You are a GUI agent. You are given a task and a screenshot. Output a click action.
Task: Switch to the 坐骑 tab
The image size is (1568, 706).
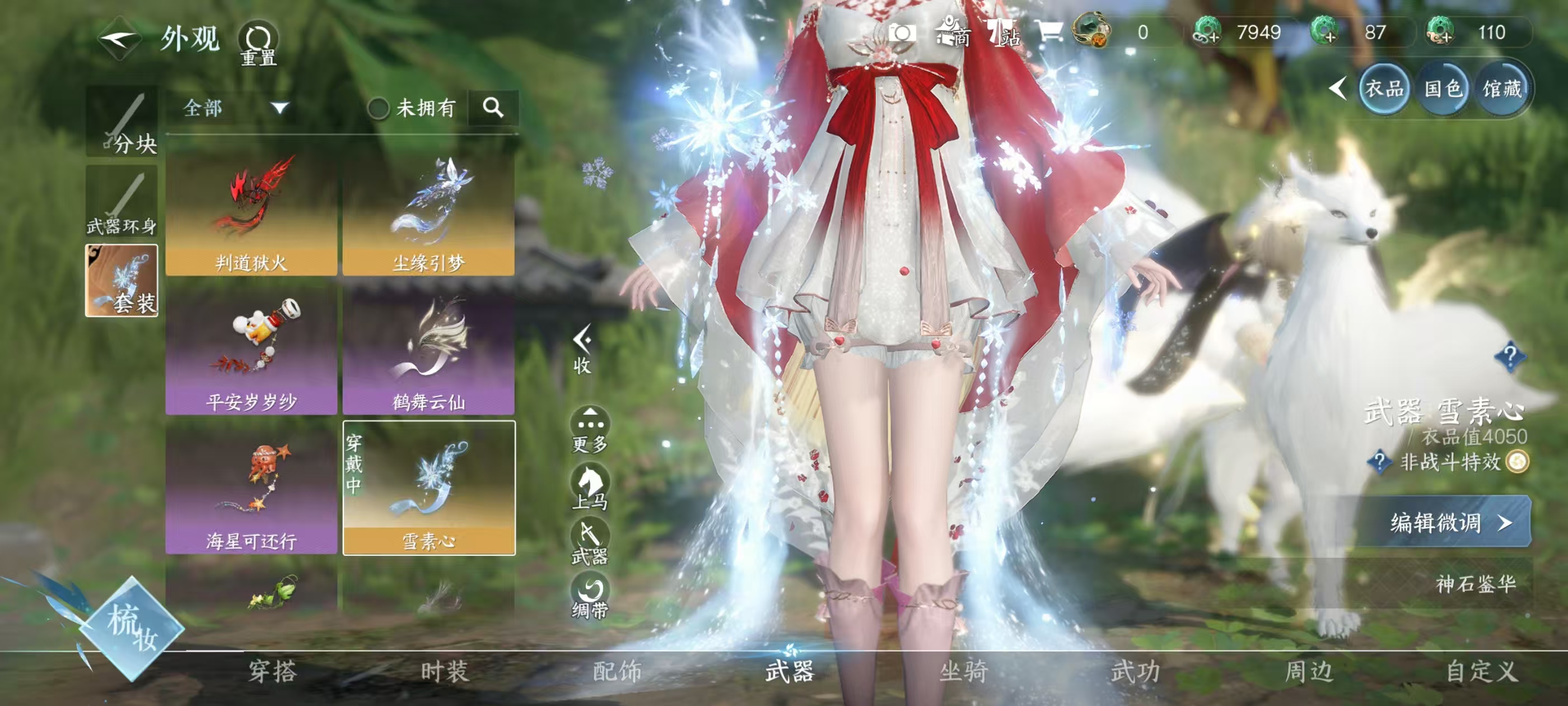pyautogui.click(x=964, y=672)
